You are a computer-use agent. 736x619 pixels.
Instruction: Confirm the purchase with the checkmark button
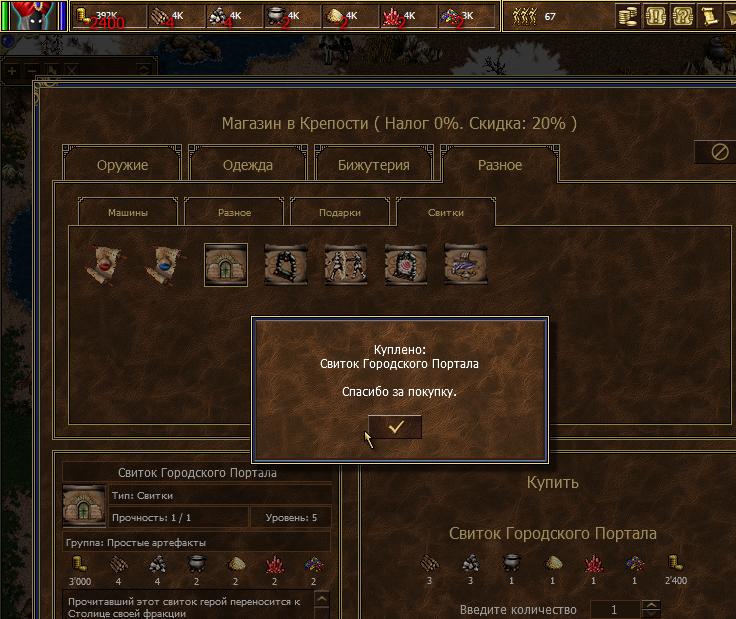(x=395, y=427)
